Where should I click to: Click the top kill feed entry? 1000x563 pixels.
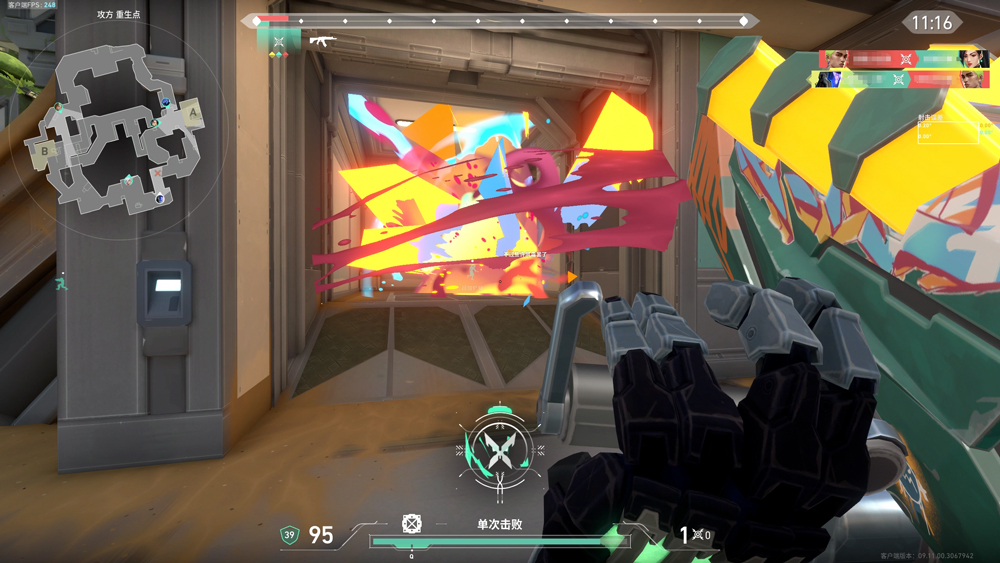[904, 59]
